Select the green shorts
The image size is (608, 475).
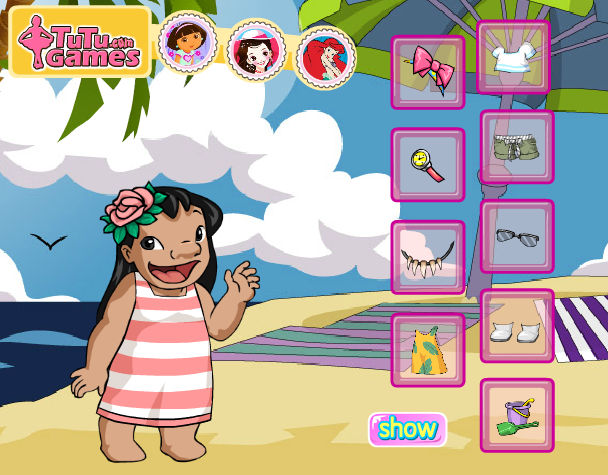pyautogui.click(x=516, y=147)
